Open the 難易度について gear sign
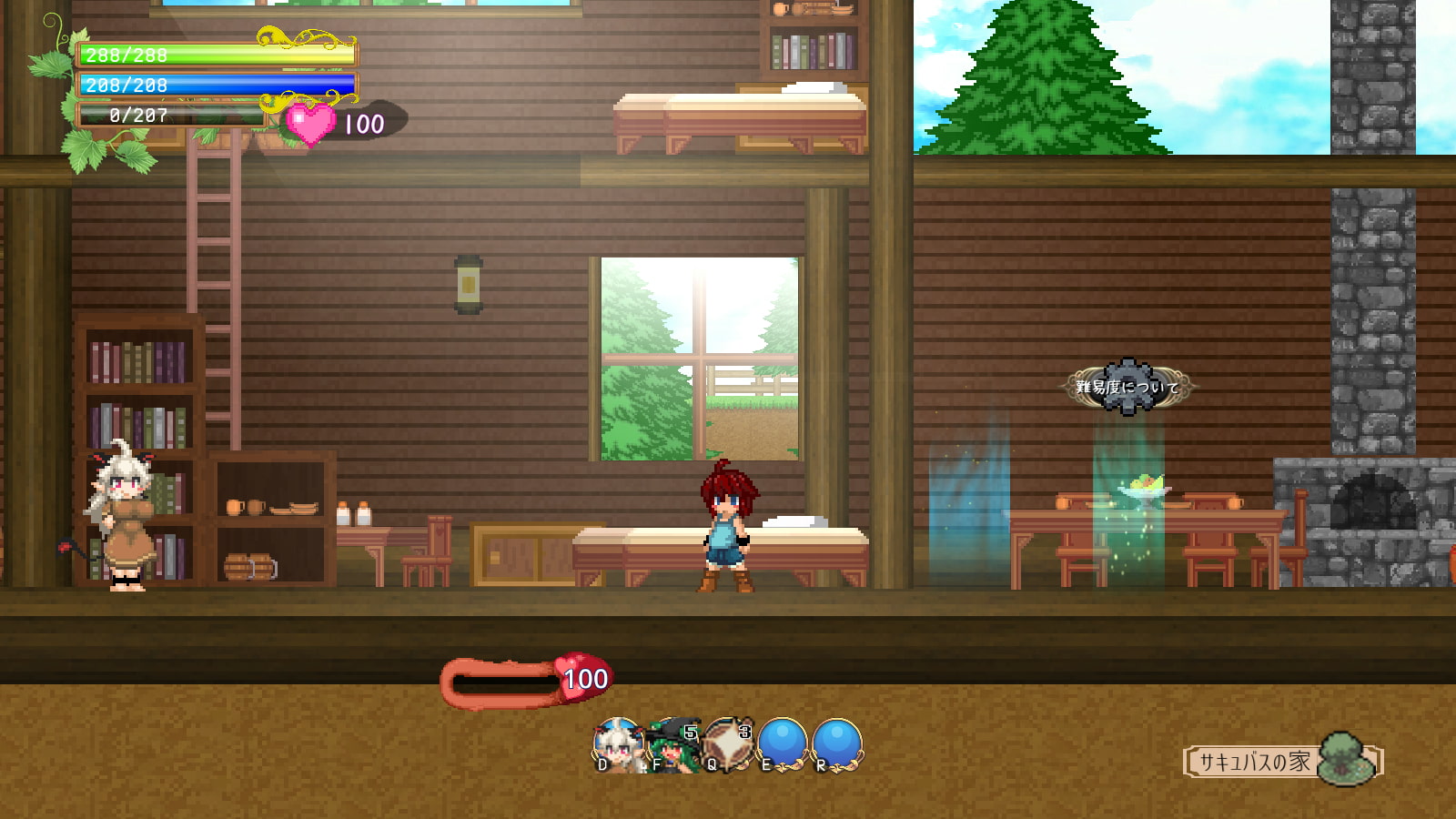The height and width of the screenshot is (819, 1456). tap(1127, 387)
